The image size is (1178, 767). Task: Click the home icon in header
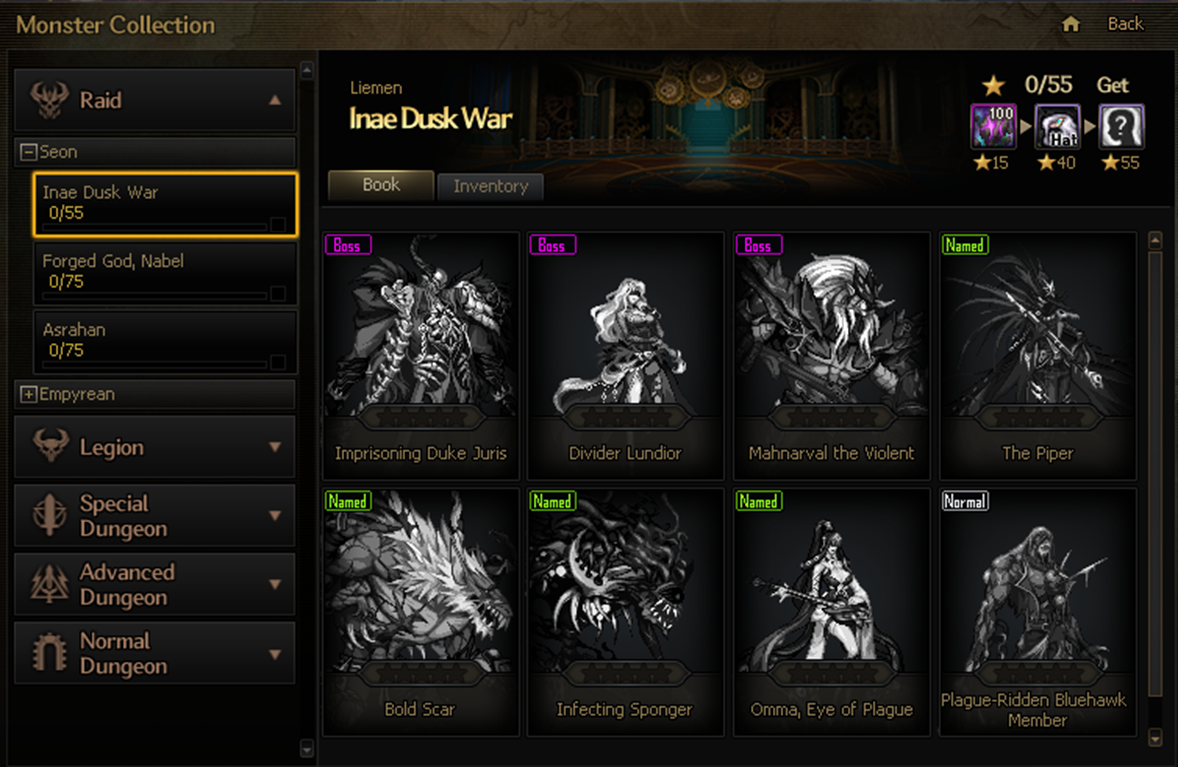[x=1071, y=24]
